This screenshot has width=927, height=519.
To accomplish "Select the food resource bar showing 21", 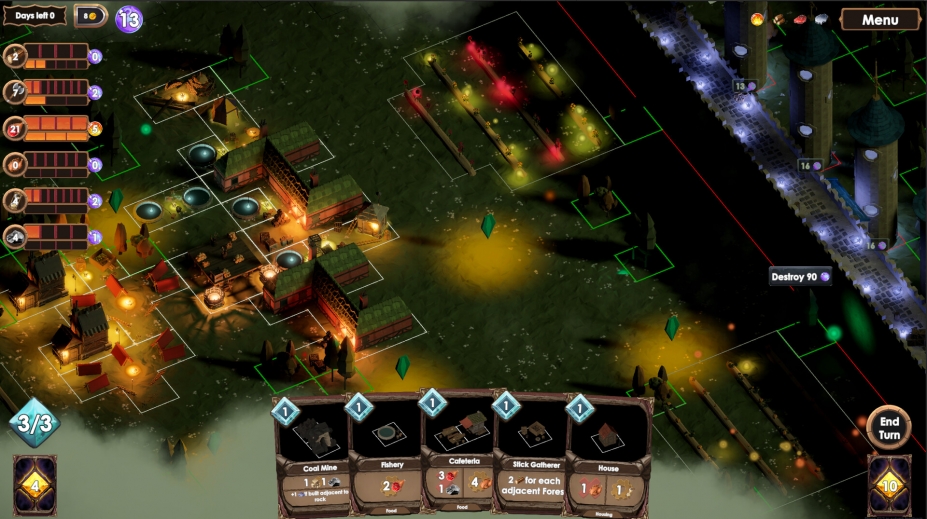I will (56, 128).
